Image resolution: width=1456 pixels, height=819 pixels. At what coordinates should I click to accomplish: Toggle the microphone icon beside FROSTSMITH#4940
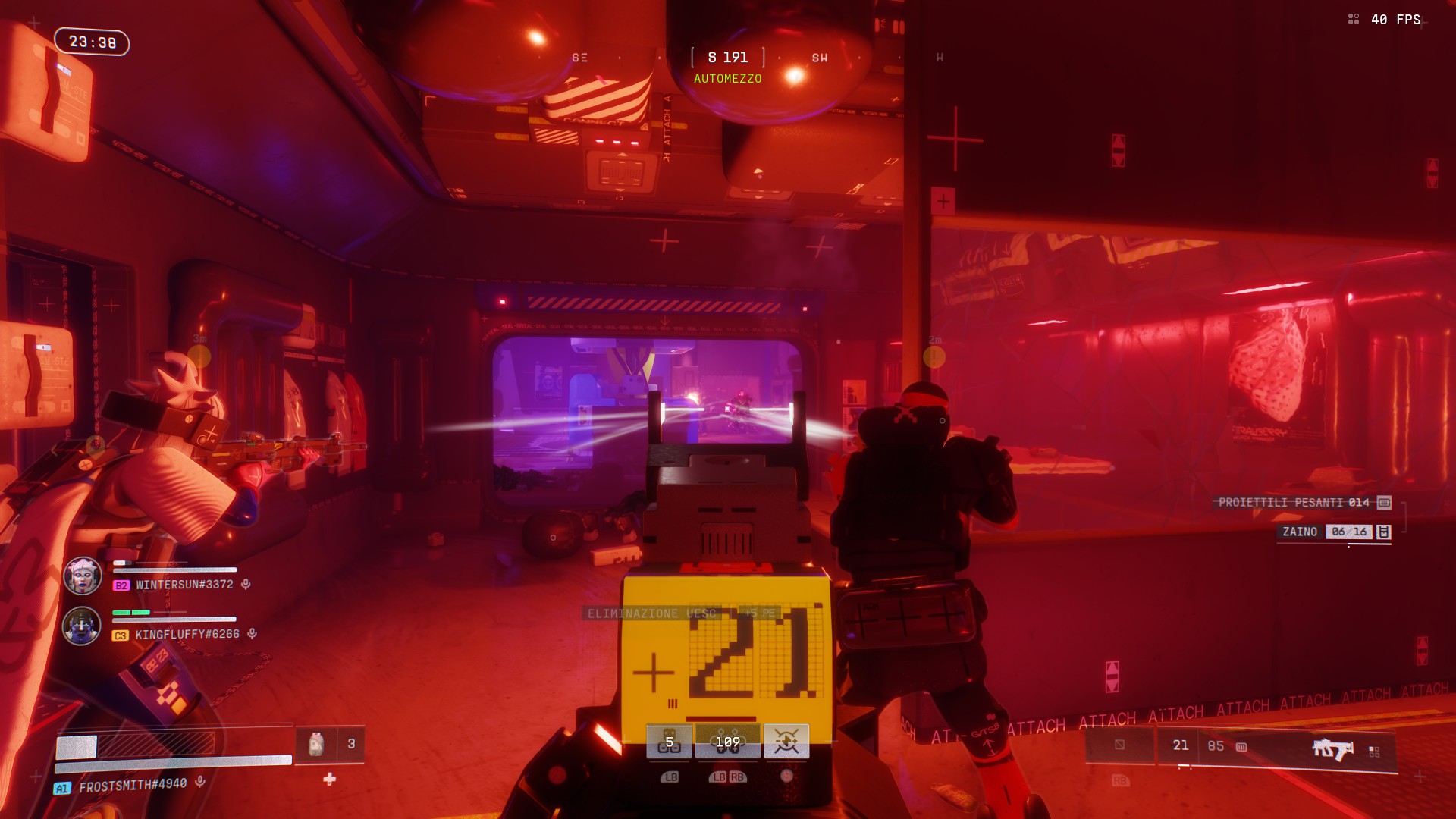(x=200, y=781)
